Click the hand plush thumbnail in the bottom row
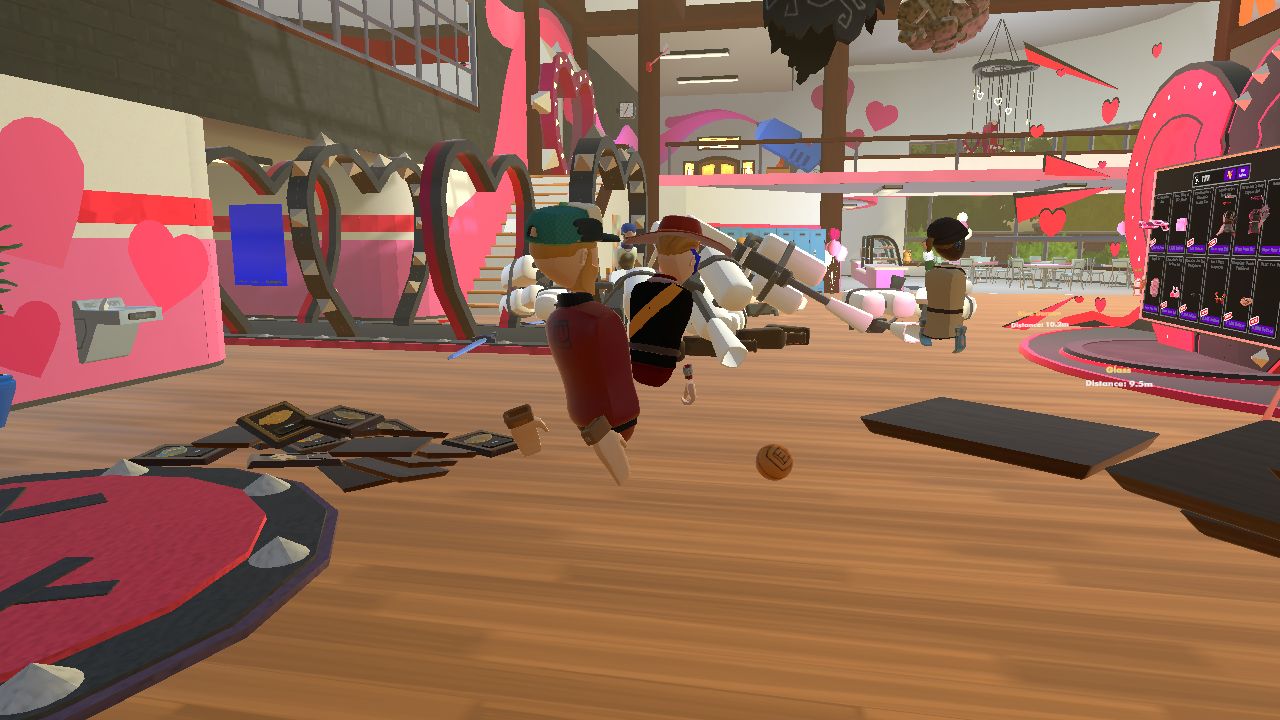The image size is (1280, 720). coord(1244,301)
